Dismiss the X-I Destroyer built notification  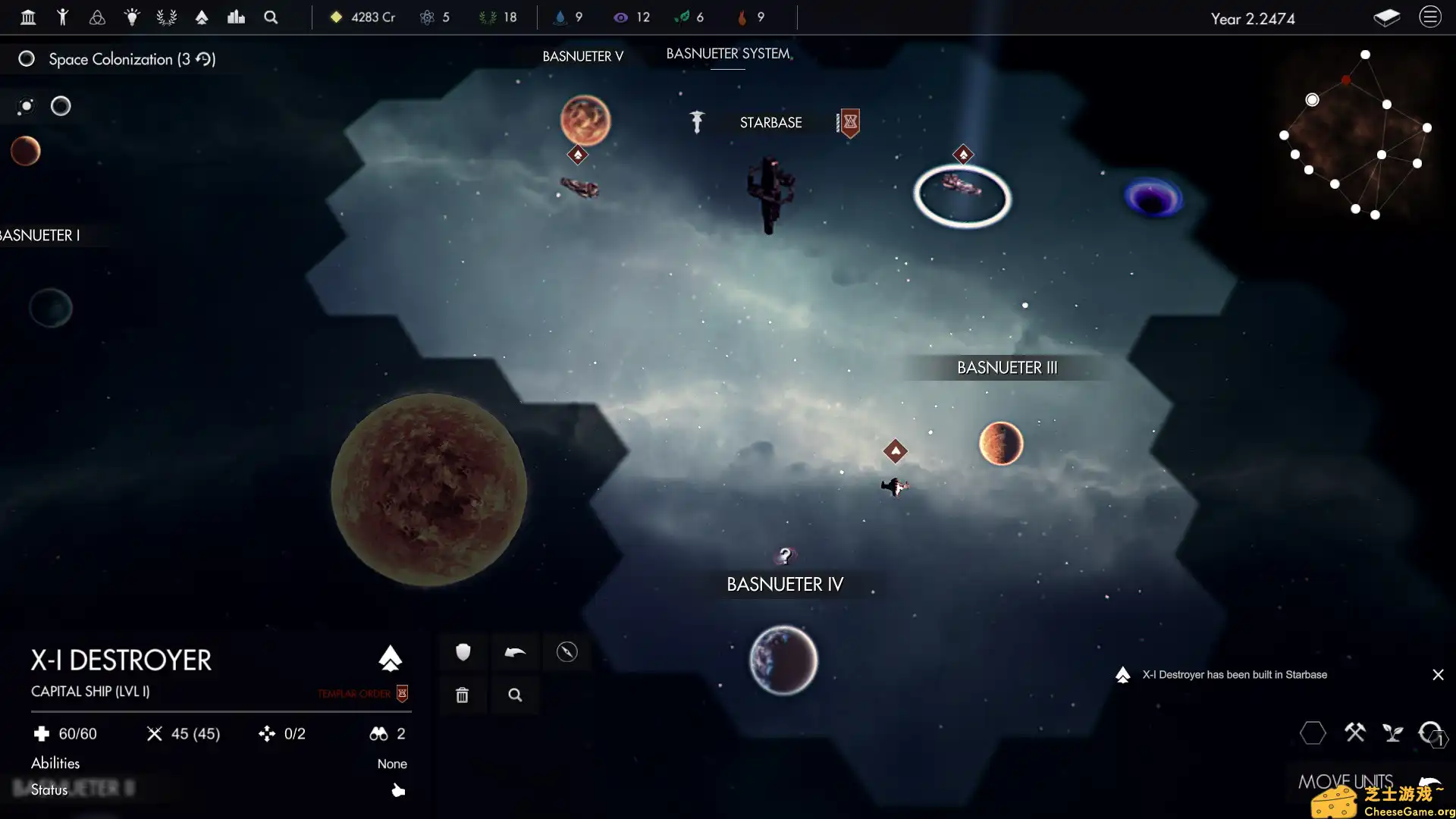[1439, 674]
